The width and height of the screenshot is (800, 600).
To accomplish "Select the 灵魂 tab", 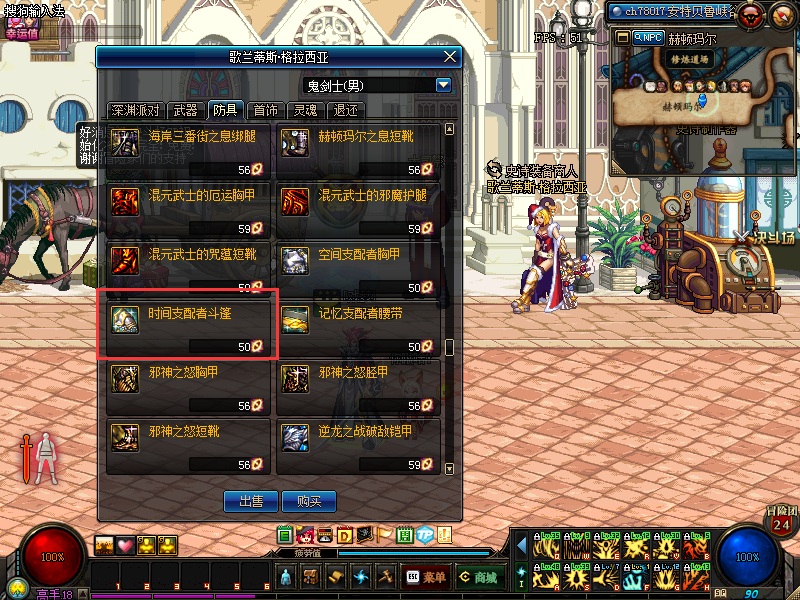I will coord(305,110).
